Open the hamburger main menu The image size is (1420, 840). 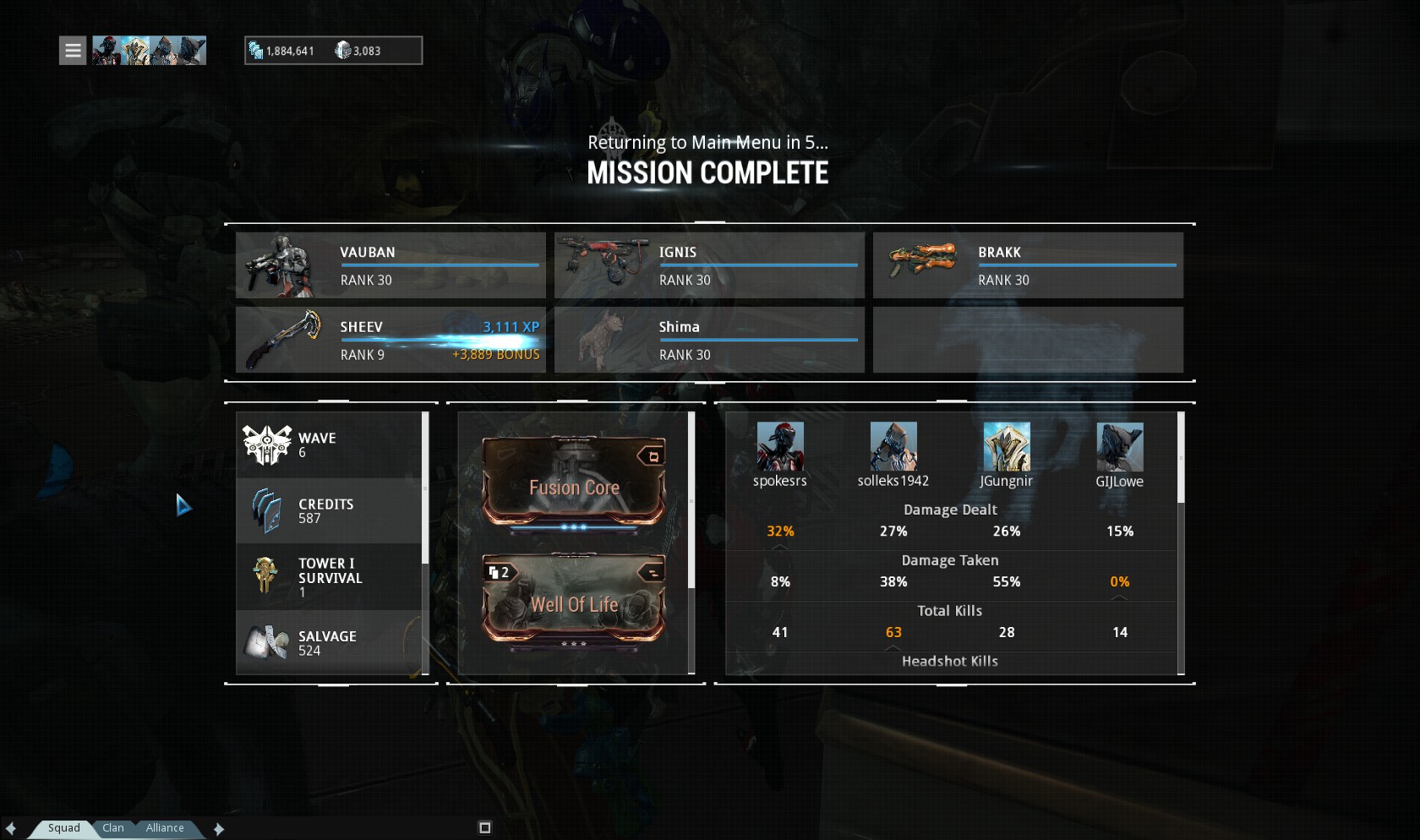click(73, 51)
